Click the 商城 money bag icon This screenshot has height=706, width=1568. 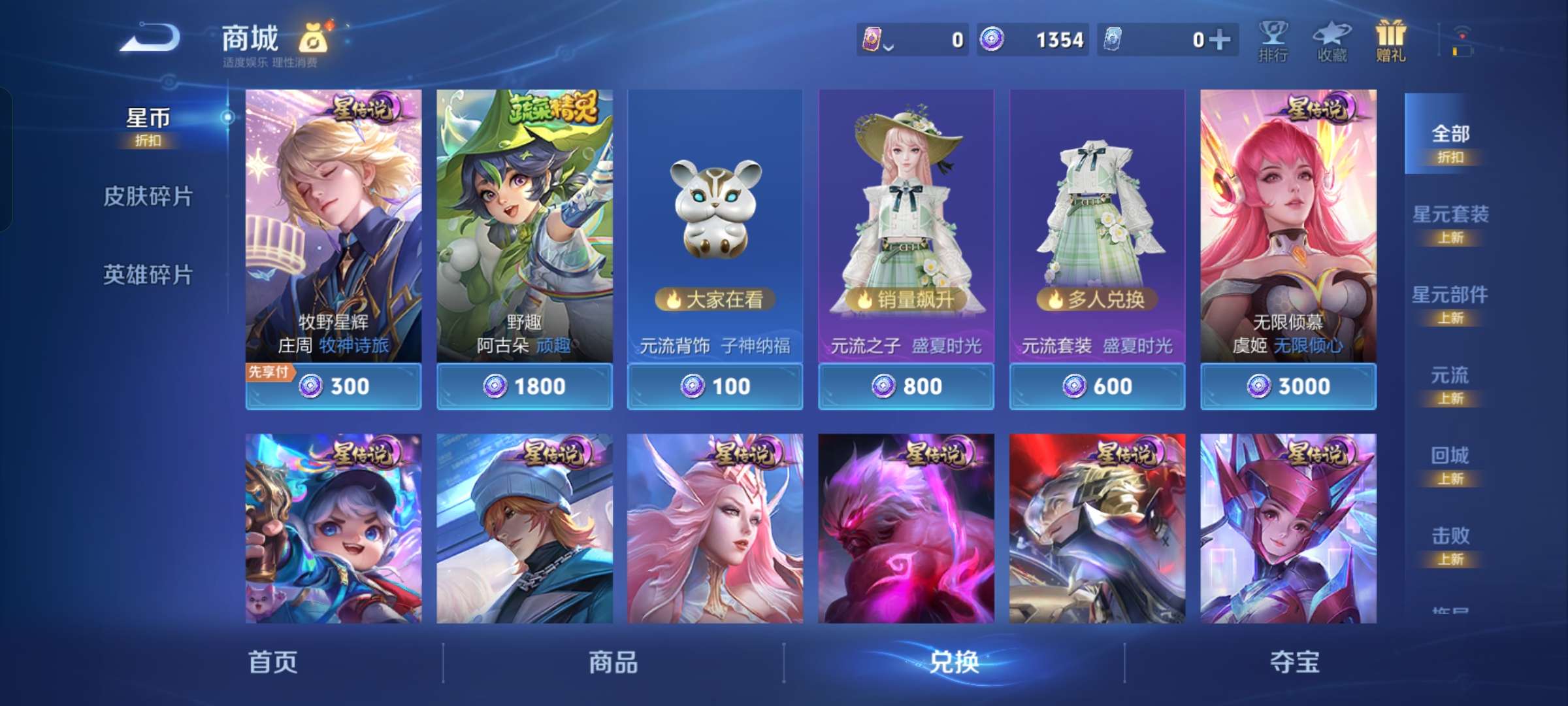(x=312, y=39)
